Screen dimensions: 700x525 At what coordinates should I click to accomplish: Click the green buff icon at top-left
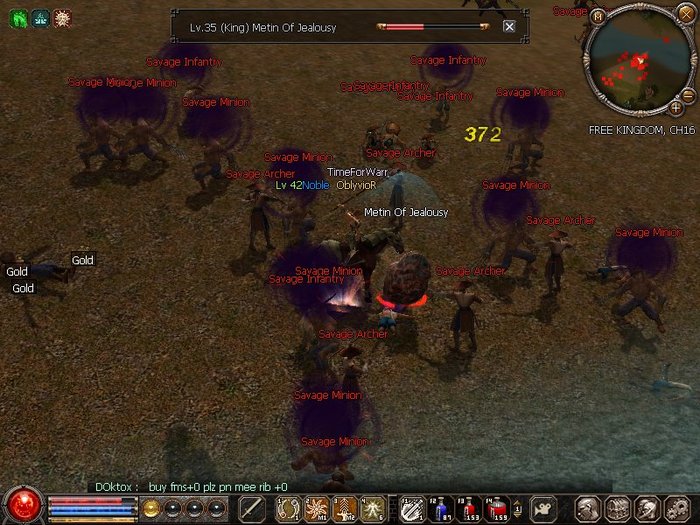(17, 18)
